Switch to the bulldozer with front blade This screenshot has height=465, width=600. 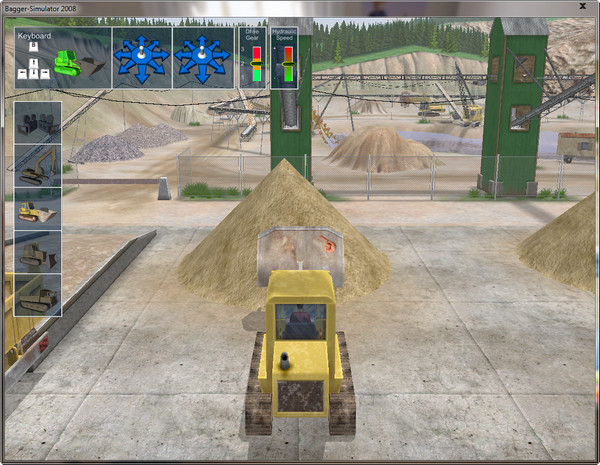coord(38,251)
